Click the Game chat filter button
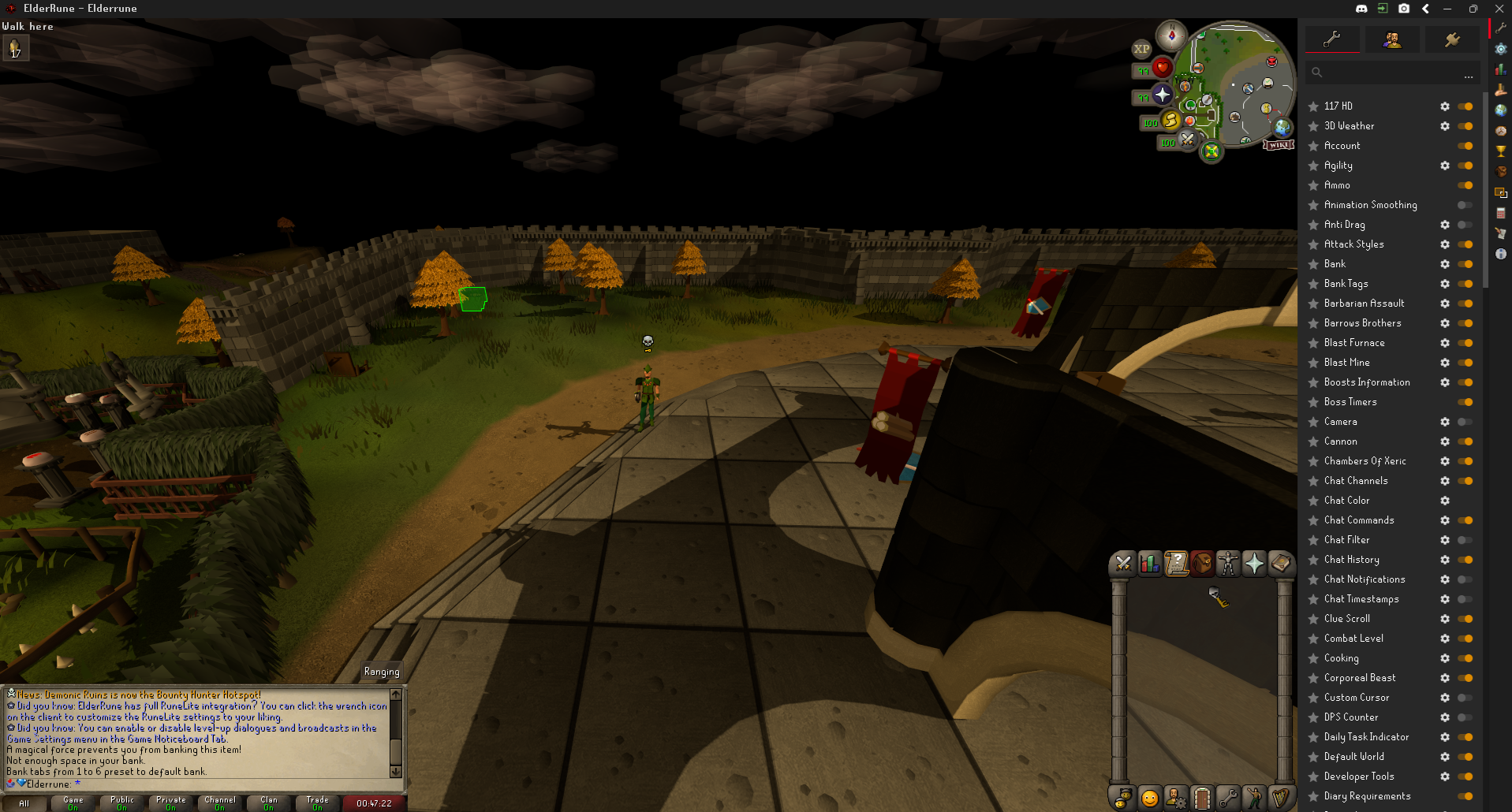This screenshot has height=812, width=1512. pos(73,803)
